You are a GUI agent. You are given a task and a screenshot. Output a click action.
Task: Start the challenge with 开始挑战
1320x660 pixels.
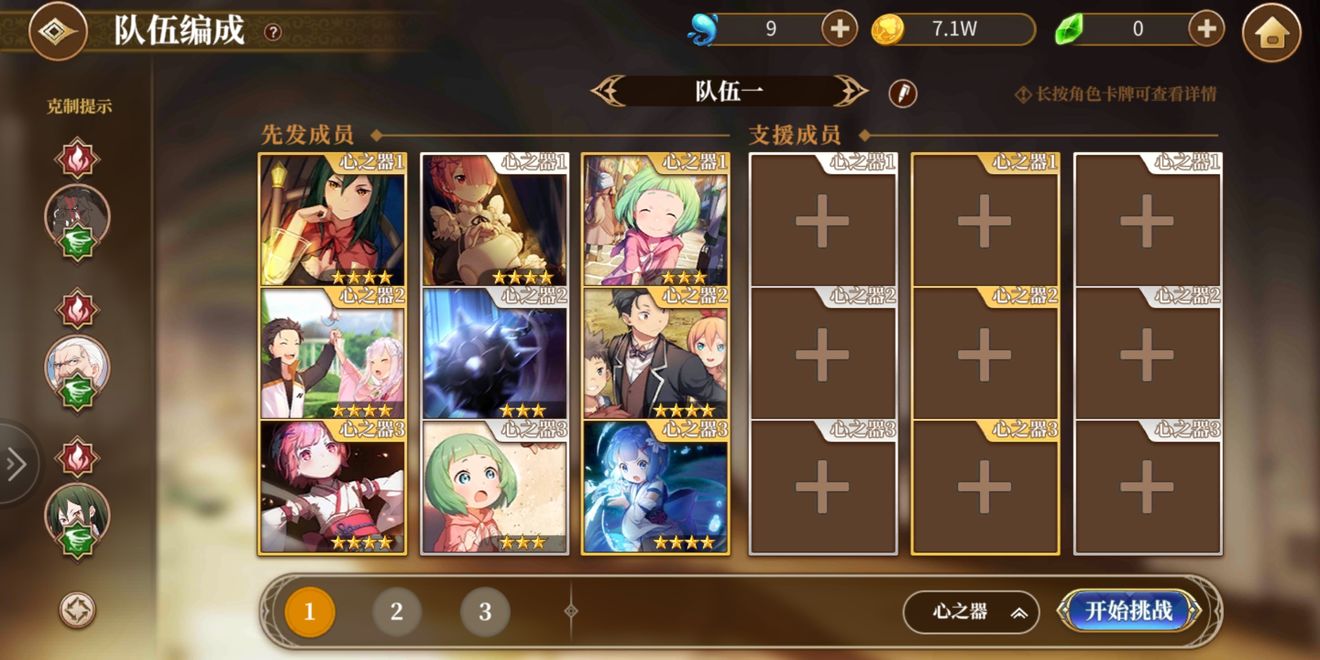pyautogui.click(x=1129, y=611)
